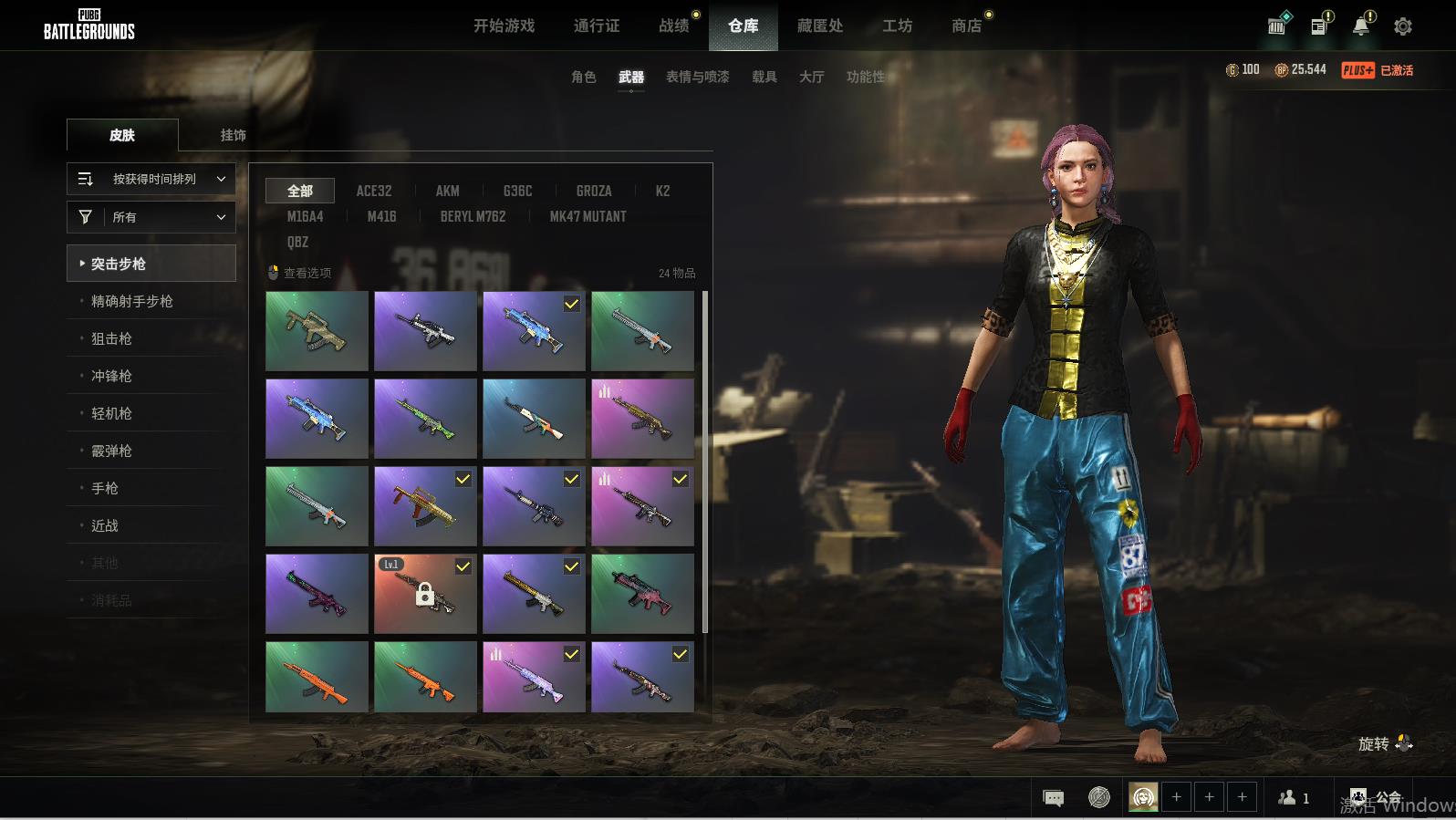Open the 开始游戏 main menu
The width and height of the screenshot is (1456, 820).
click(504, 26)
